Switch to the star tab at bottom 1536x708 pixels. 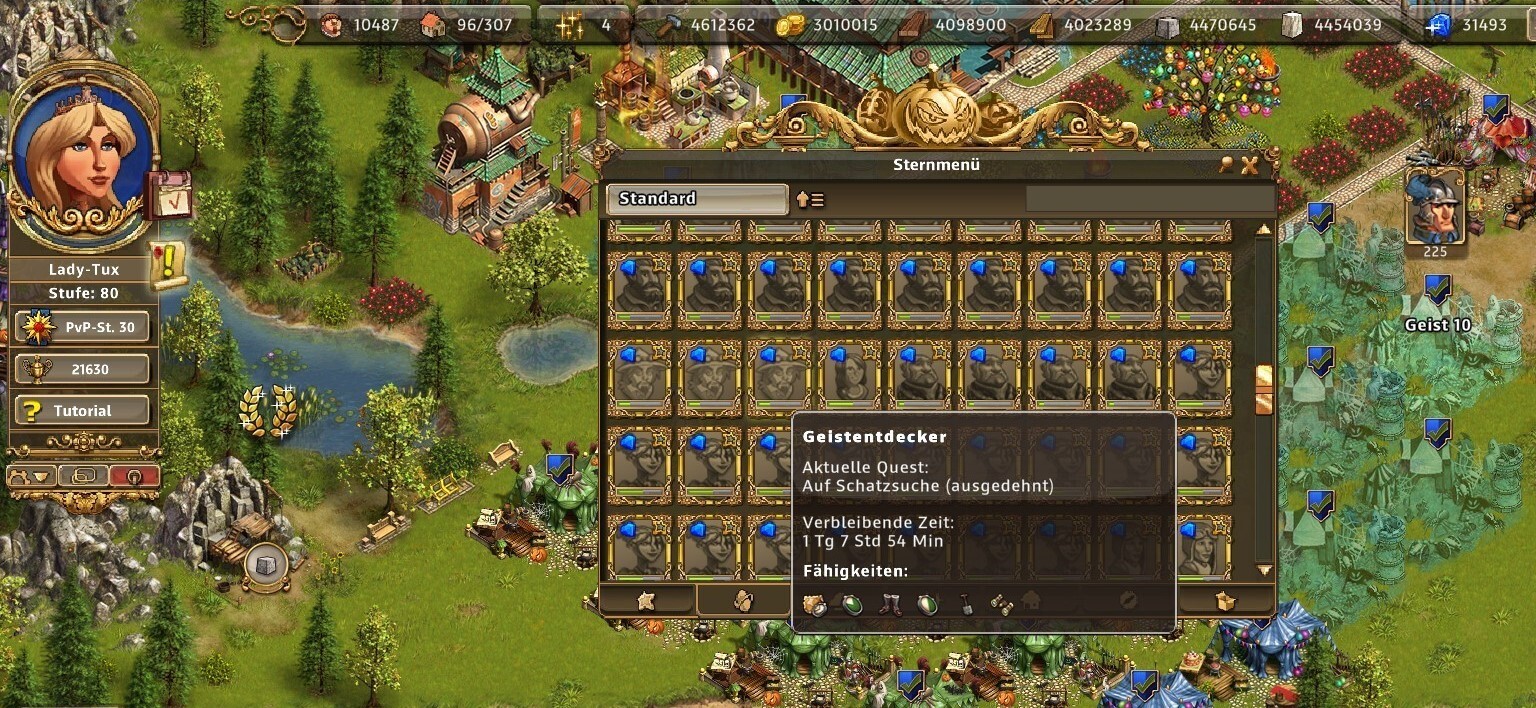click(646, 600)
